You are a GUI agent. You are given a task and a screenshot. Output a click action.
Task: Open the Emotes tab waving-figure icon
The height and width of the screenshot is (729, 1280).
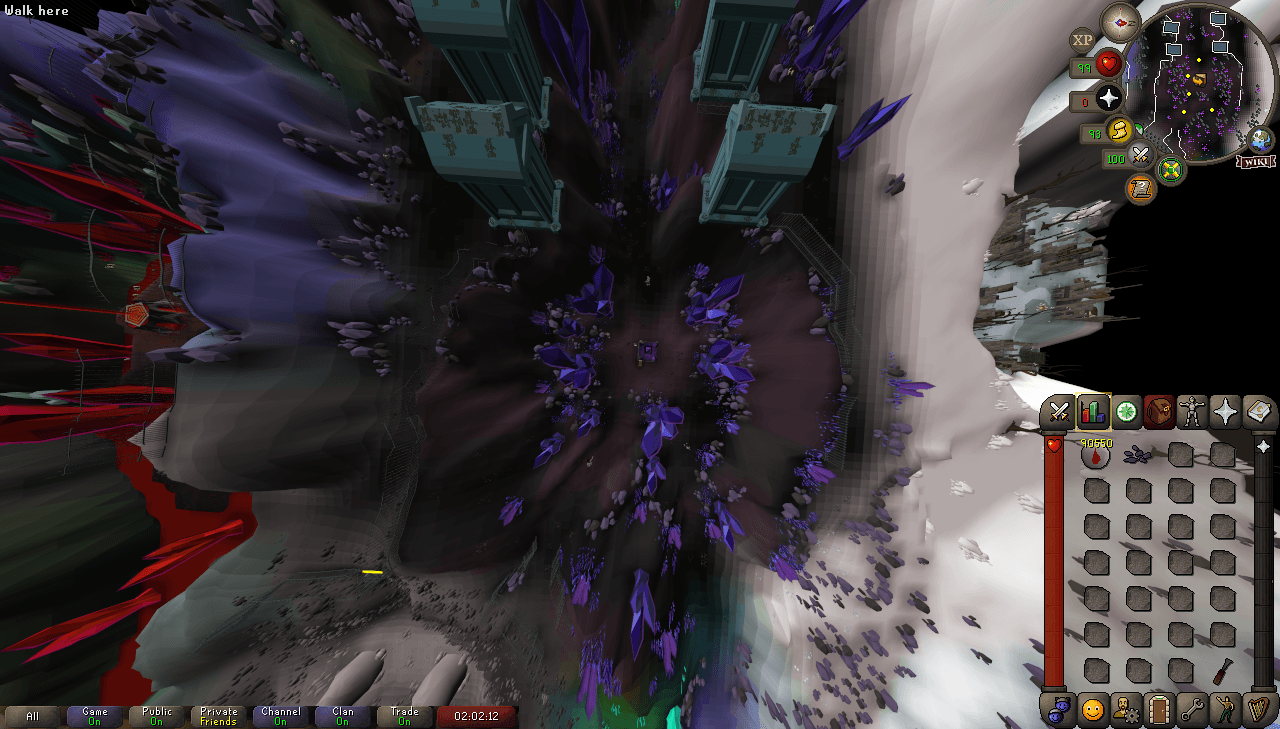pos(1225,711)
